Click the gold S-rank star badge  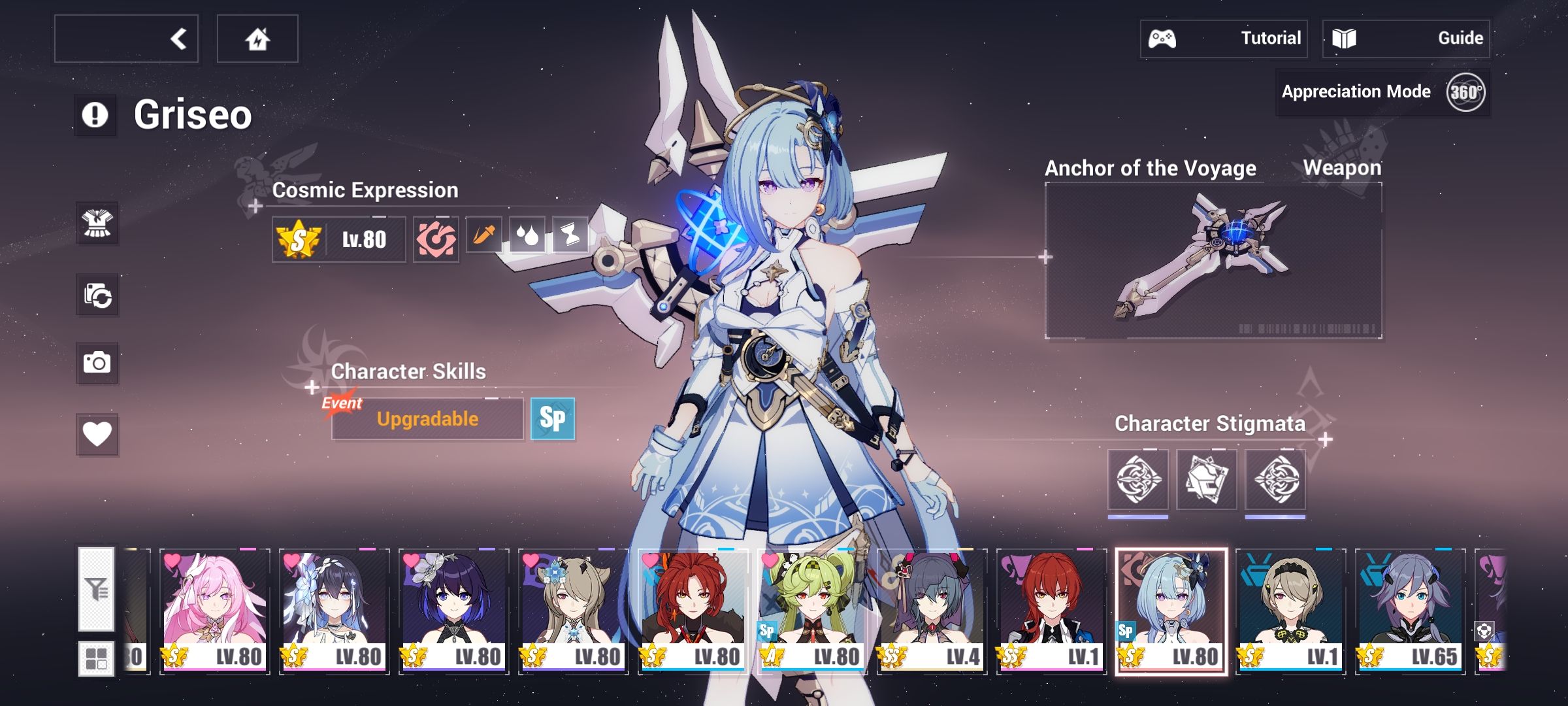tap(297, 240)
